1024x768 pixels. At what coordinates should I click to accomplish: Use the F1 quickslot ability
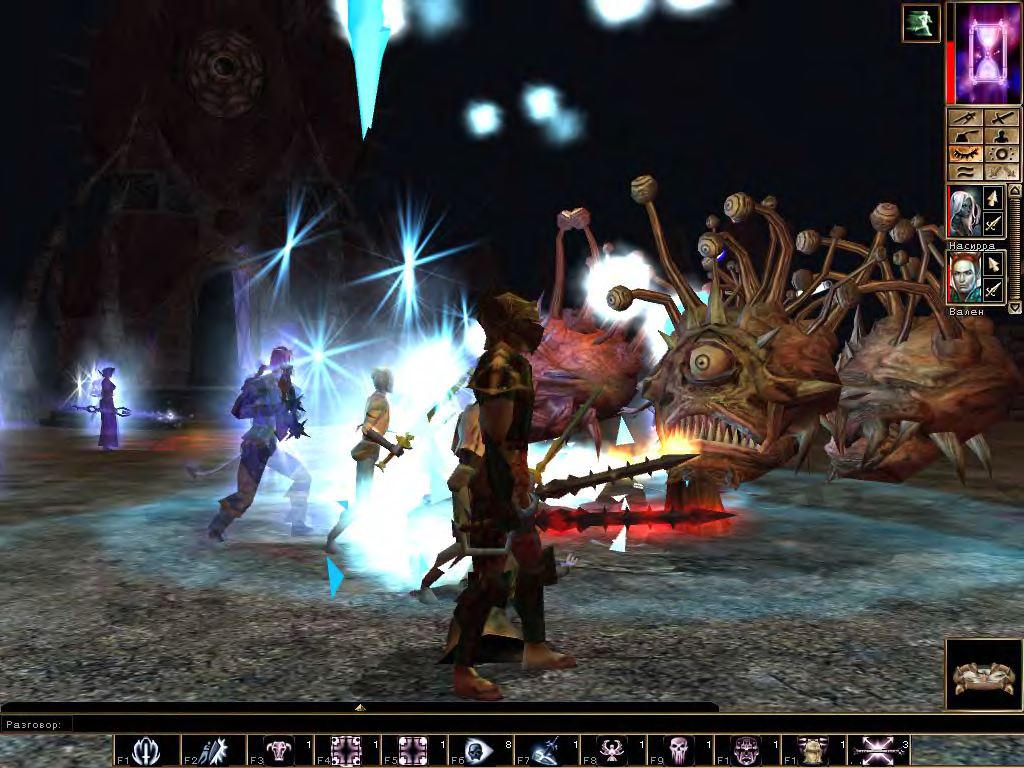click(147, 750)
